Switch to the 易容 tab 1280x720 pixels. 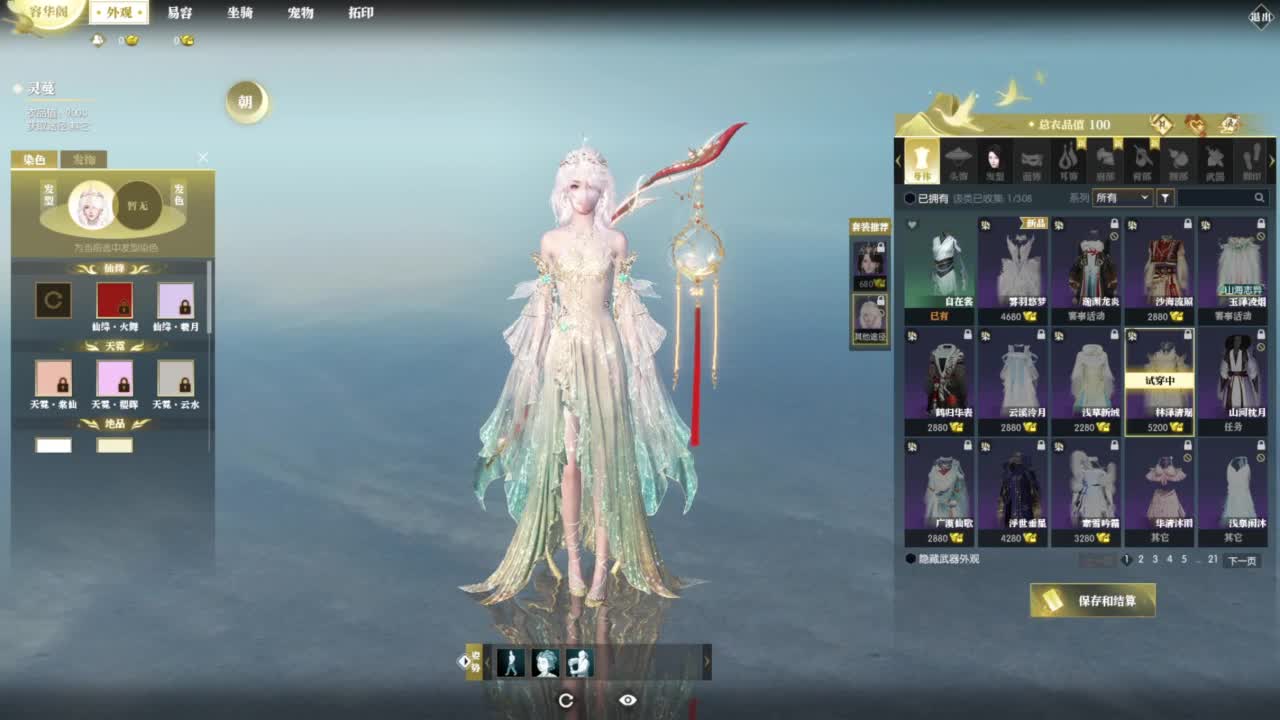click(x=180, y=13)
